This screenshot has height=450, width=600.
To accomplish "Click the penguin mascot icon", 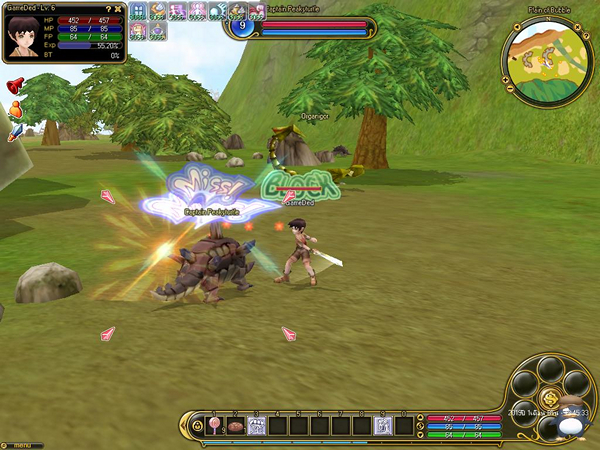I will [571, 422].
